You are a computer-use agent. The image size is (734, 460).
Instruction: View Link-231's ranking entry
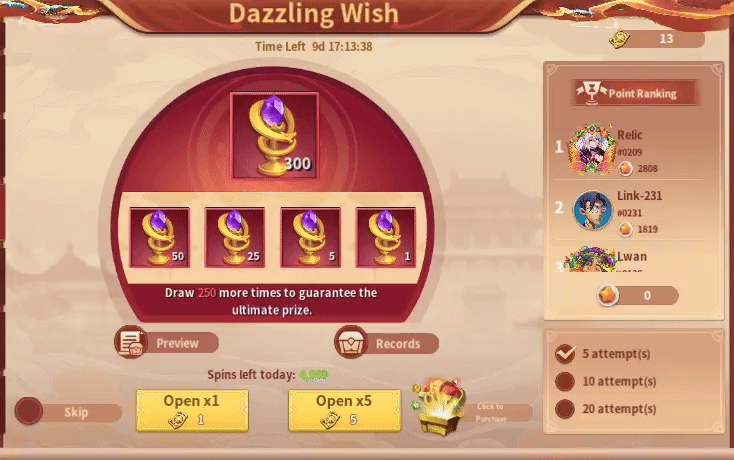pyautogui.click(x=632, y=211)
